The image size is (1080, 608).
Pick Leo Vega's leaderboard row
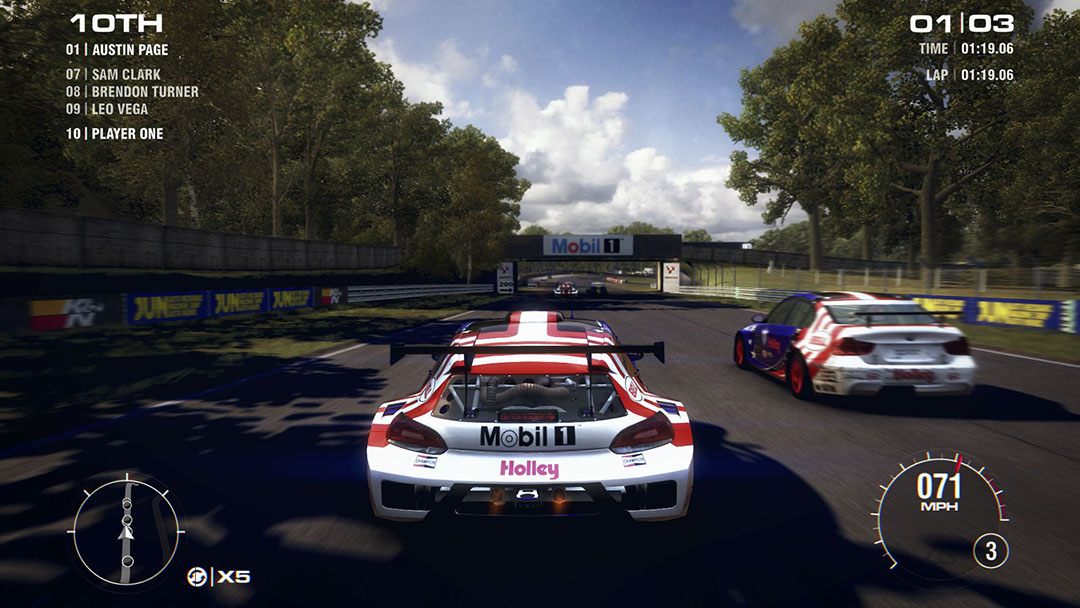[x=107, y=109]
